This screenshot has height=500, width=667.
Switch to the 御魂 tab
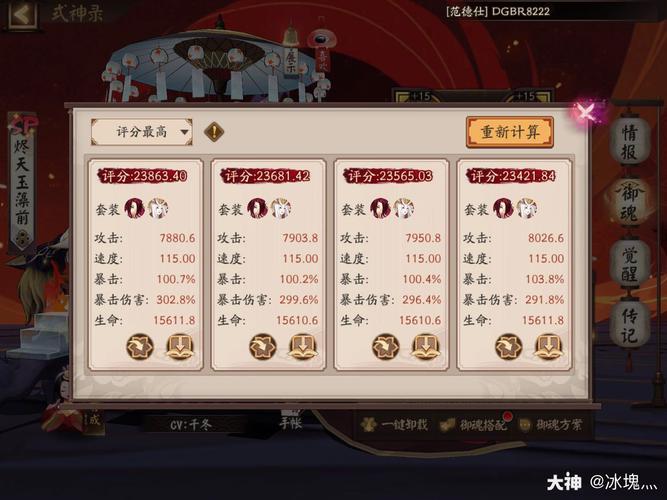pyautogui.click(x=629, y=200)
